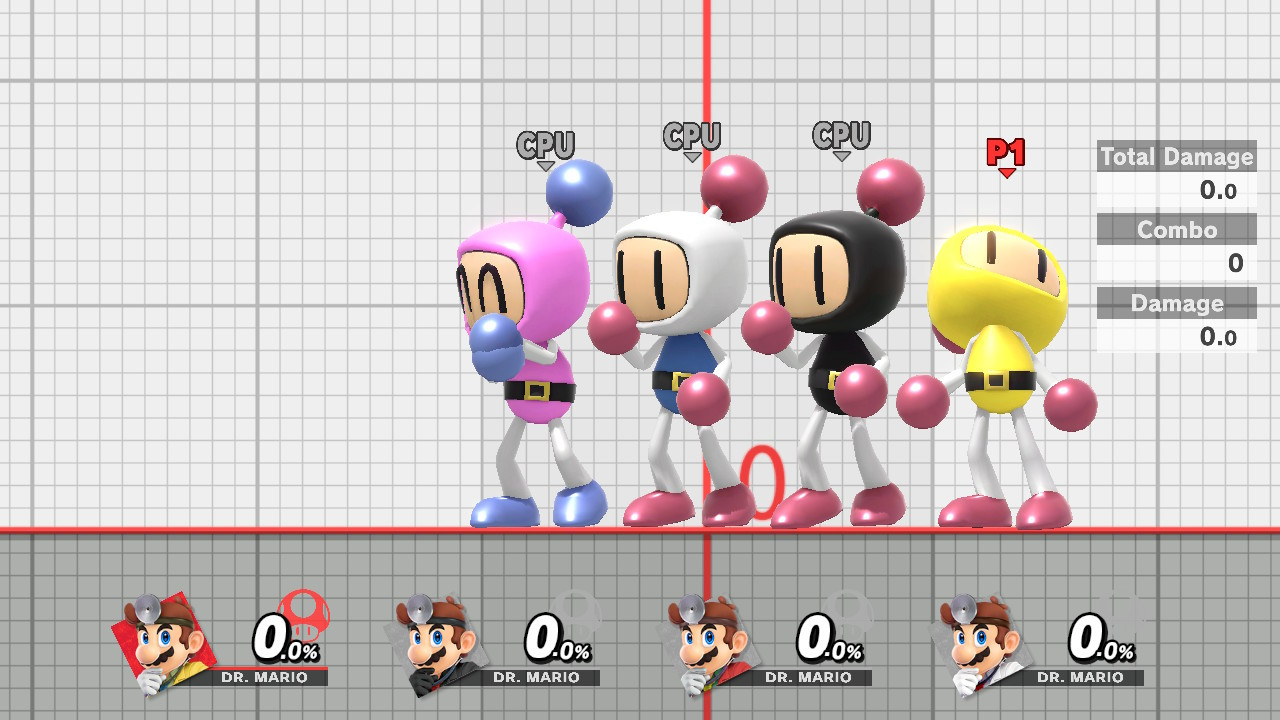Click the CPU marker above black Bomberman
Screen dimensions: 1280x720
click(x=840, y=133)
